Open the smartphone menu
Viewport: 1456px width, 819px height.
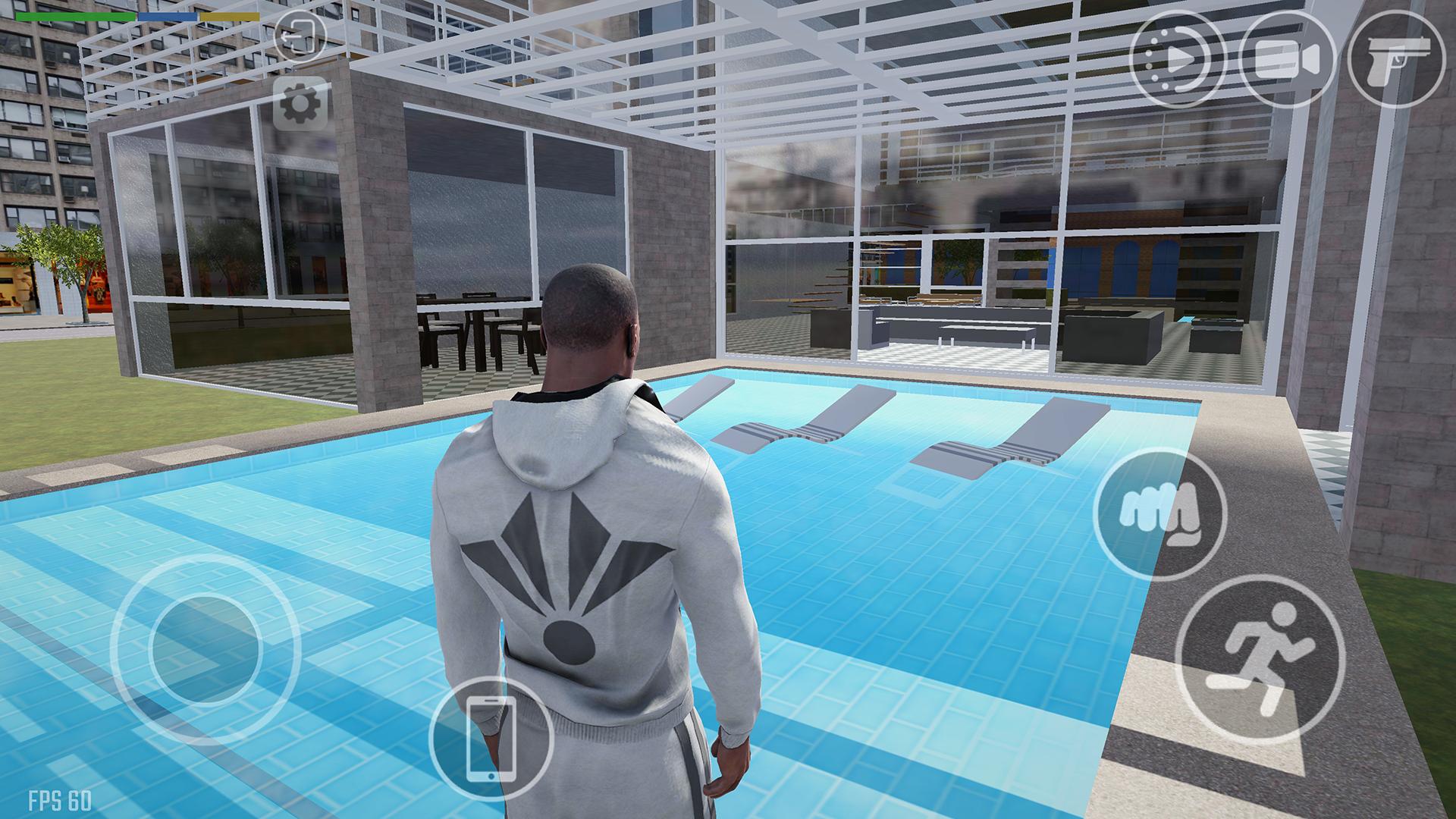point(491,739)
